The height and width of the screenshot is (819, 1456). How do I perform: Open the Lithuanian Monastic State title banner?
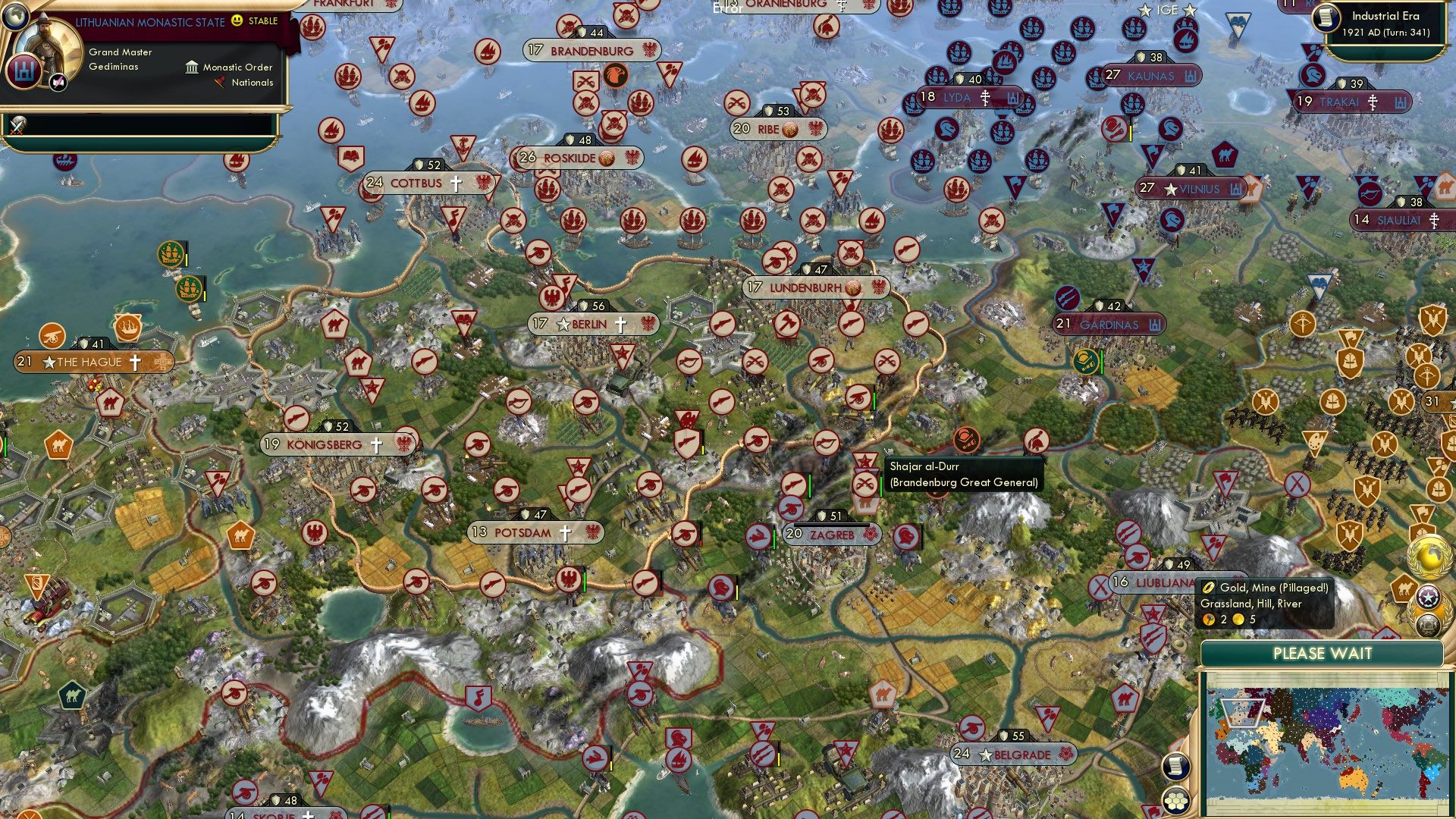pos(150,21)
